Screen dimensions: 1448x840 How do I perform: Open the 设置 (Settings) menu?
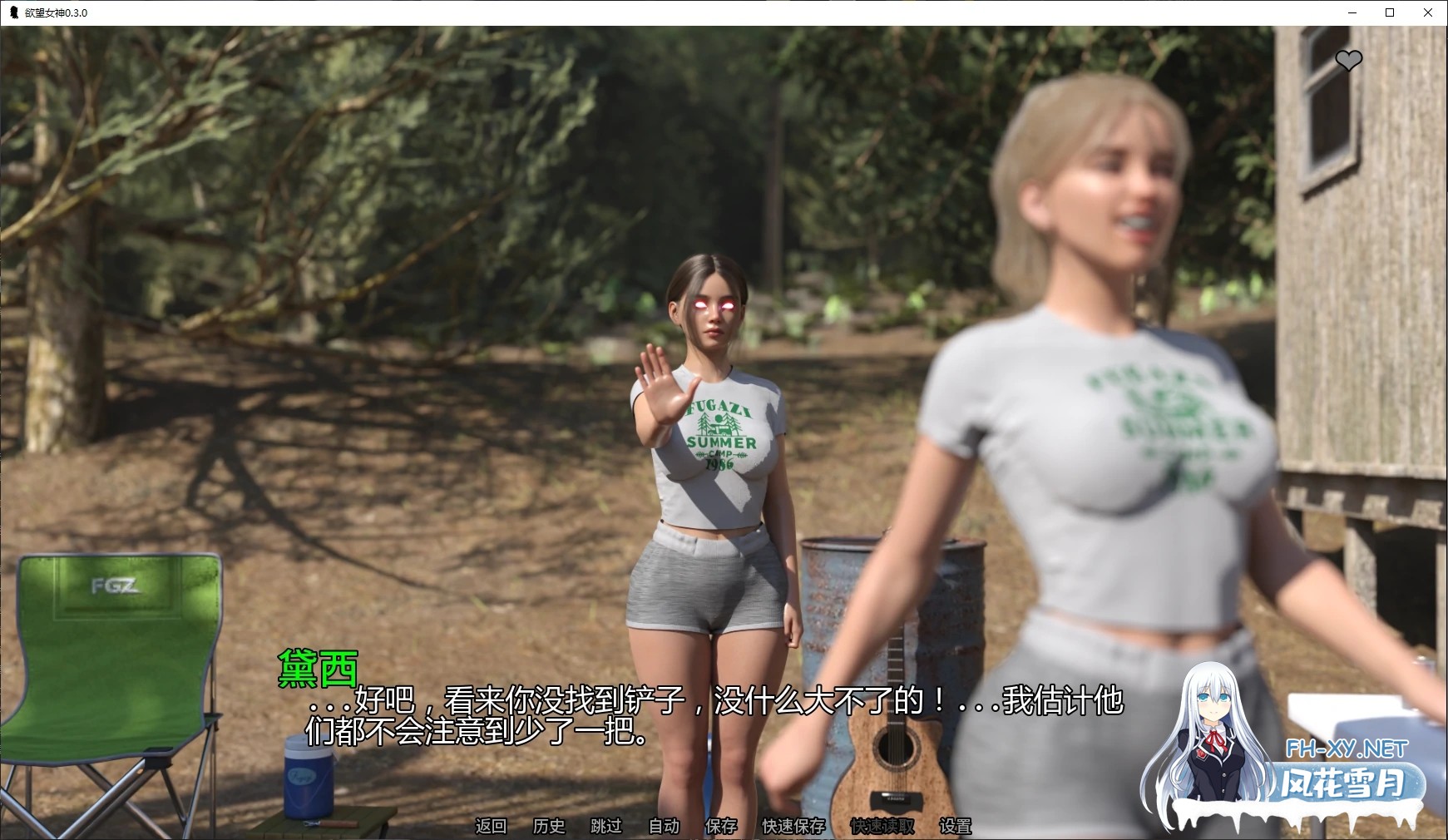tap(955, 826)
